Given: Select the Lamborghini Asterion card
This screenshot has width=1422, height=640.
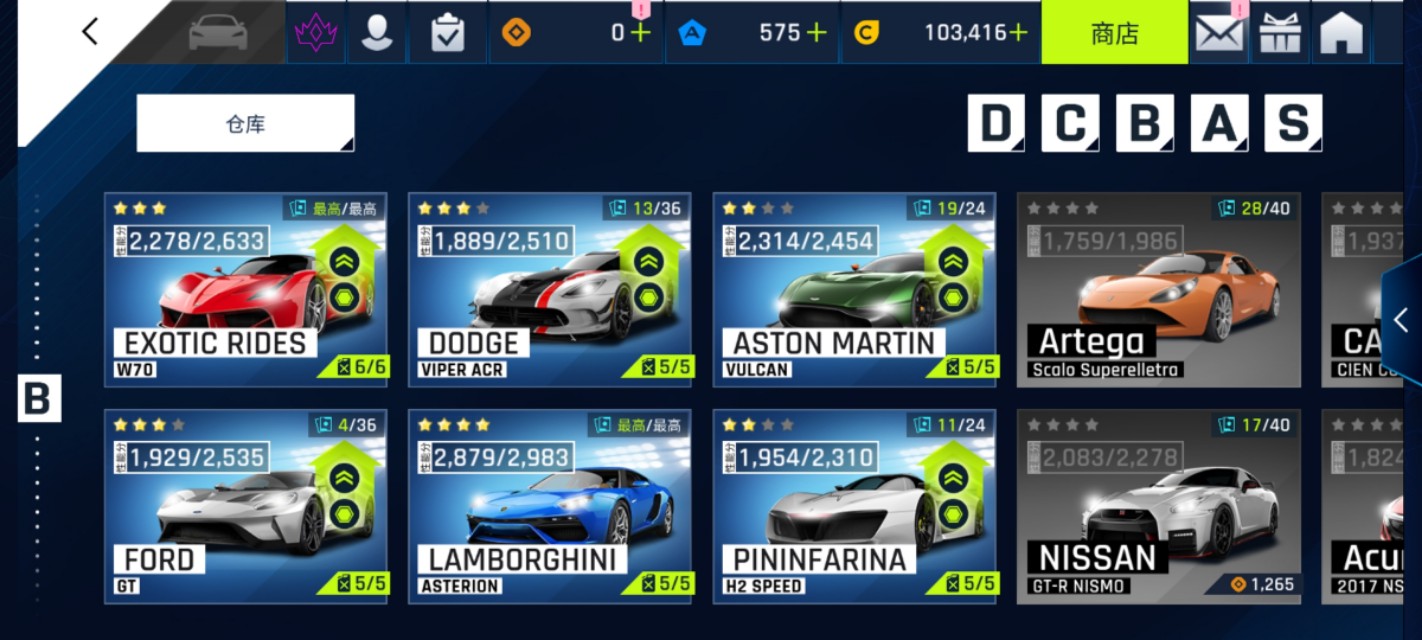Looking at the screenshot, I should click(549, 506).
